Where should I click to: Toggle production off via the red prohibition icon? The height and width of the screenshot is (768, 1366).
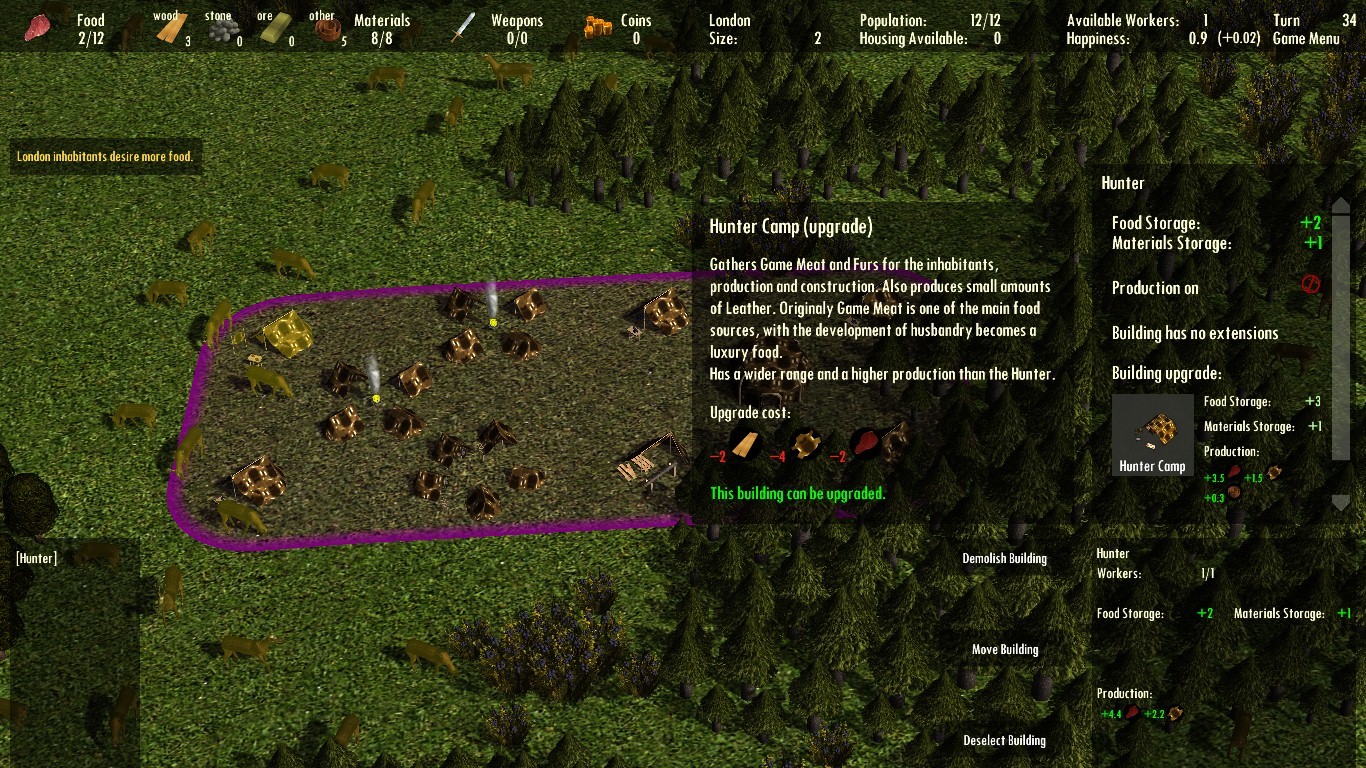pos(1311,285)
